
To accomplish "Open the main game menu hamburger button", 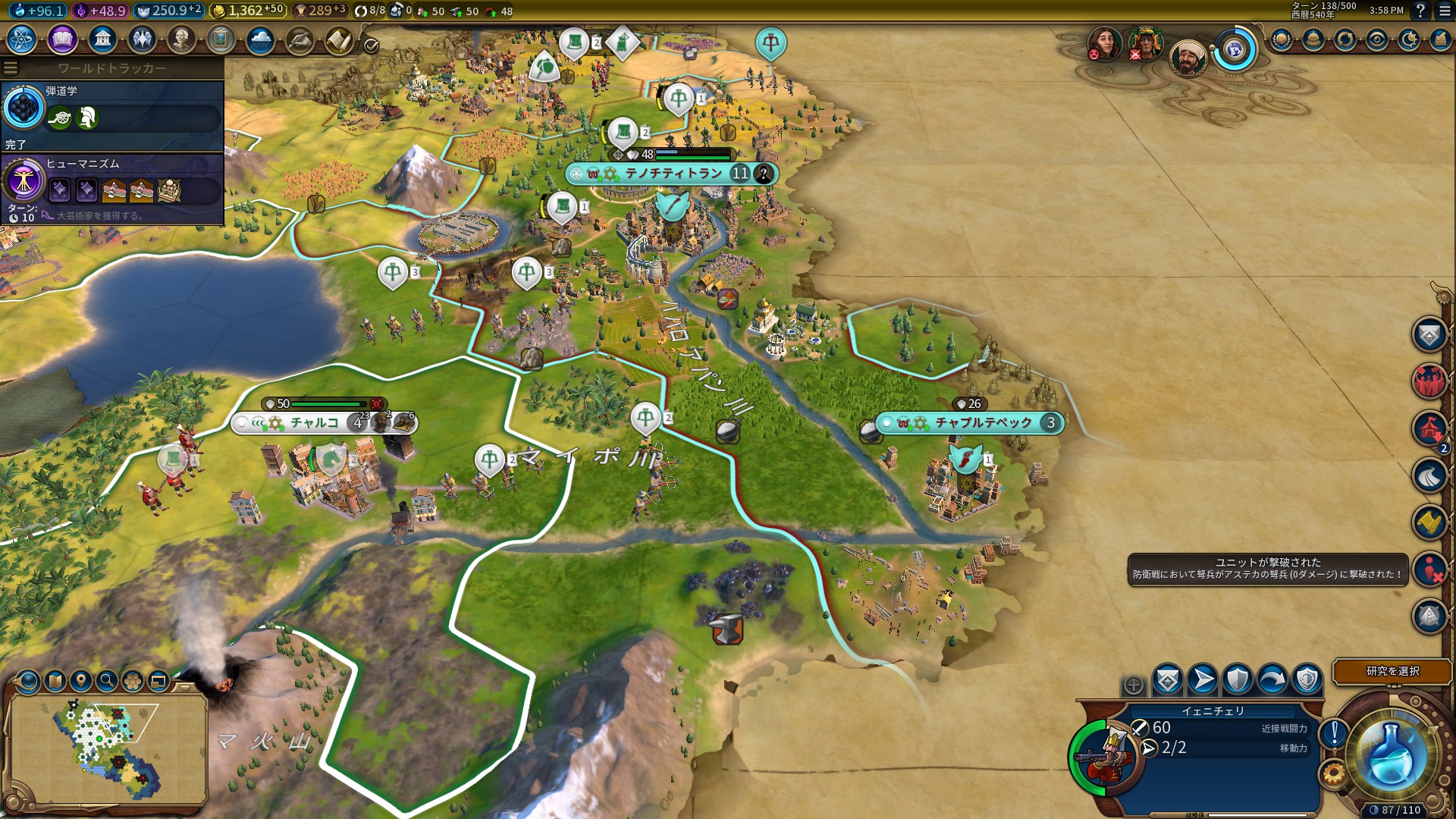I will pos(1445,11).
